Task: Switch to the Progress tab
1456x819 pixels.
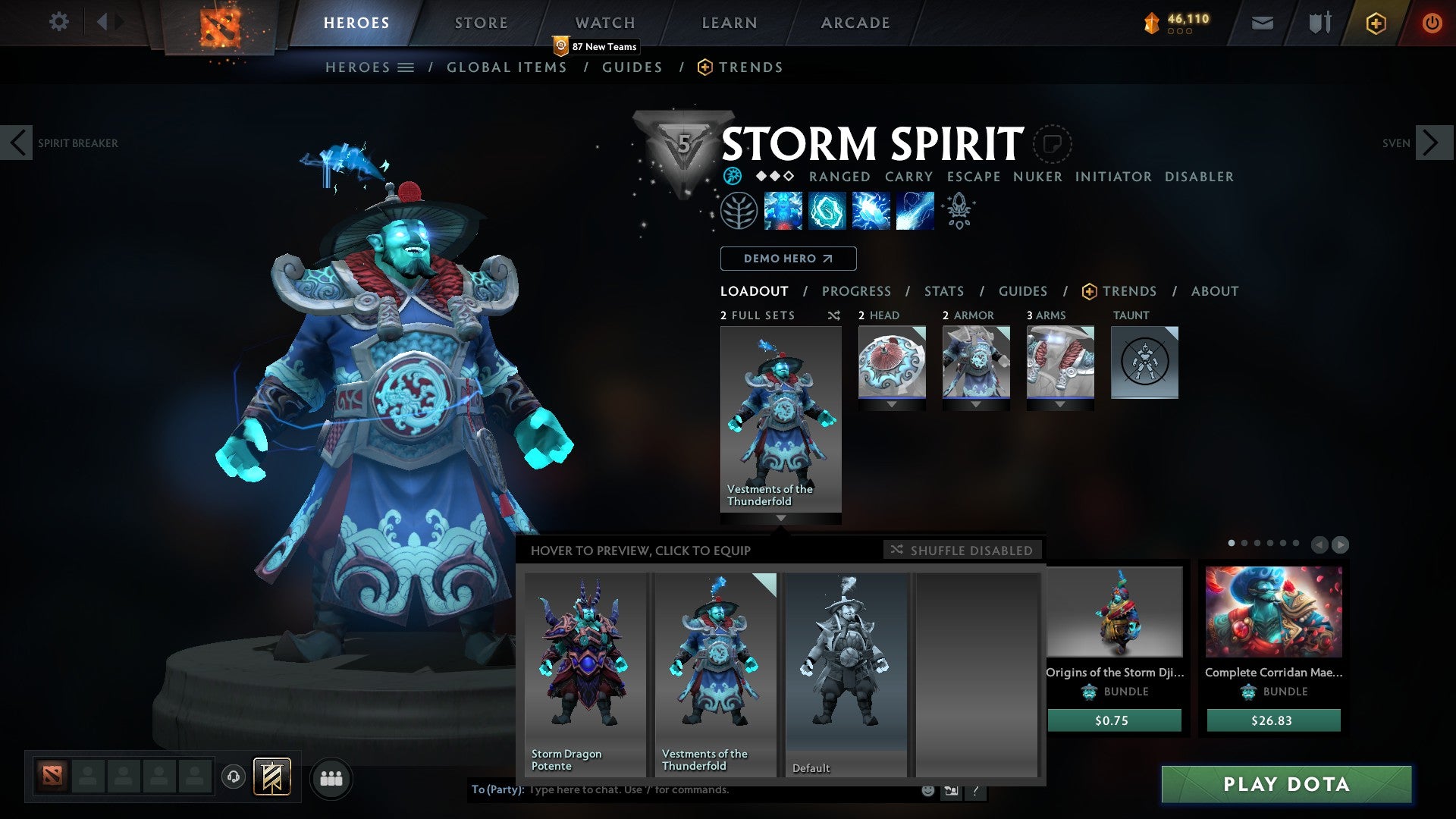Action: pos(857,290)
